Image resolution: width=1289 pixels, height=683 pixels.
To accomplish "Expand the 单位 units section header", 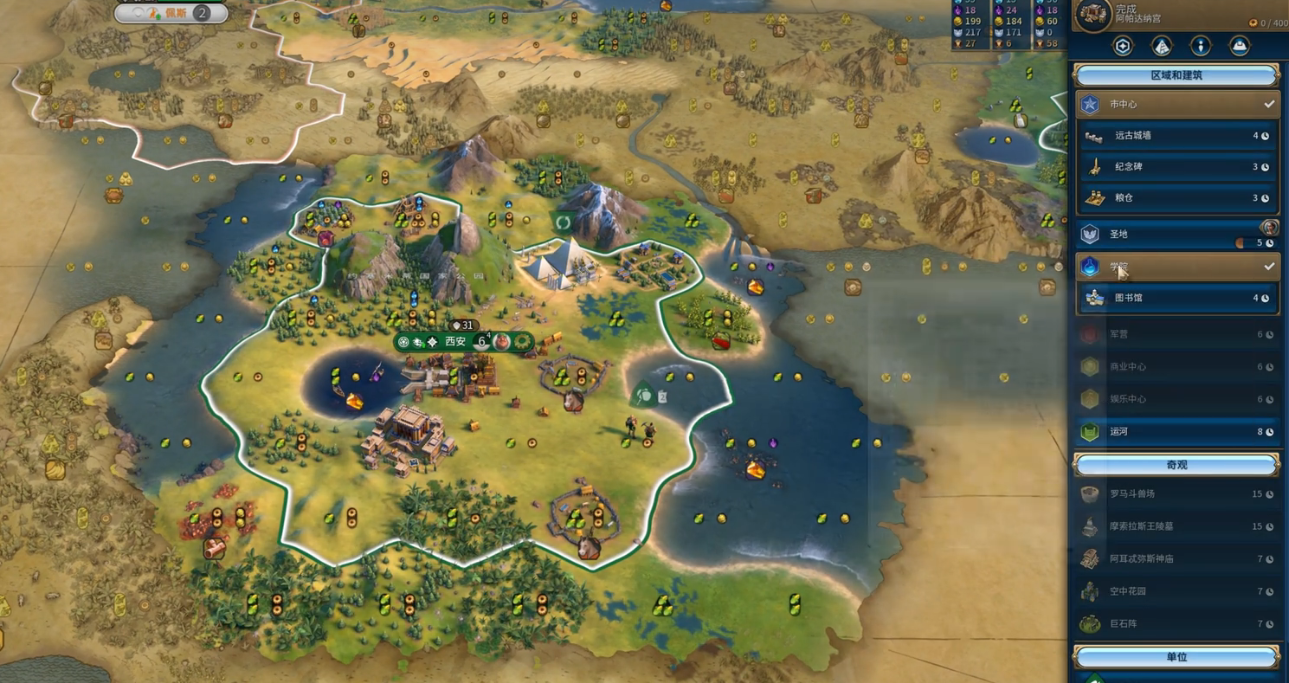I will click(1176, 657).
